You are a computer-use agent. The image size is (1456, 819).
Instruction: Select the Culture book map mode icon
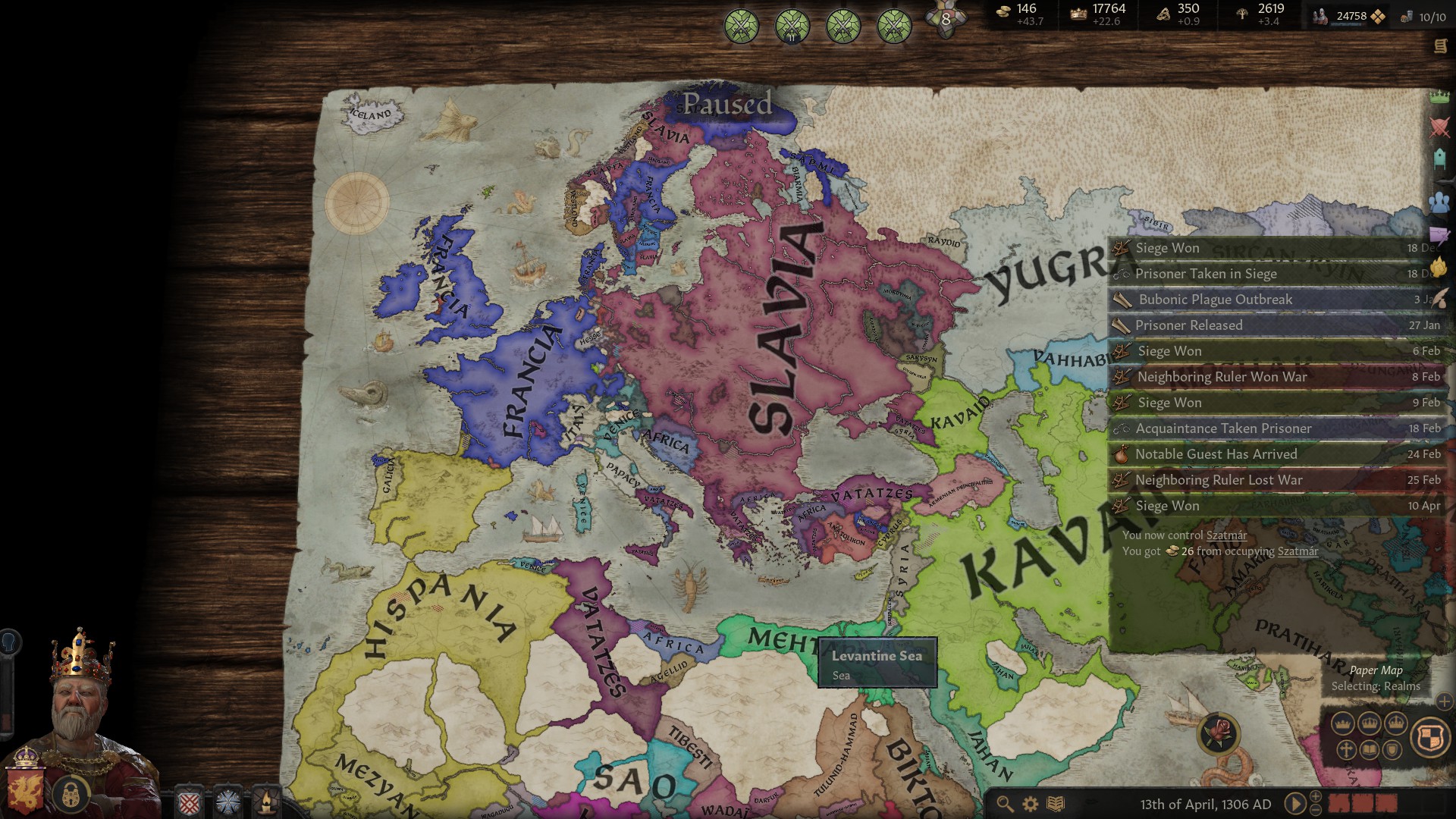click(x=1370, y=749)
